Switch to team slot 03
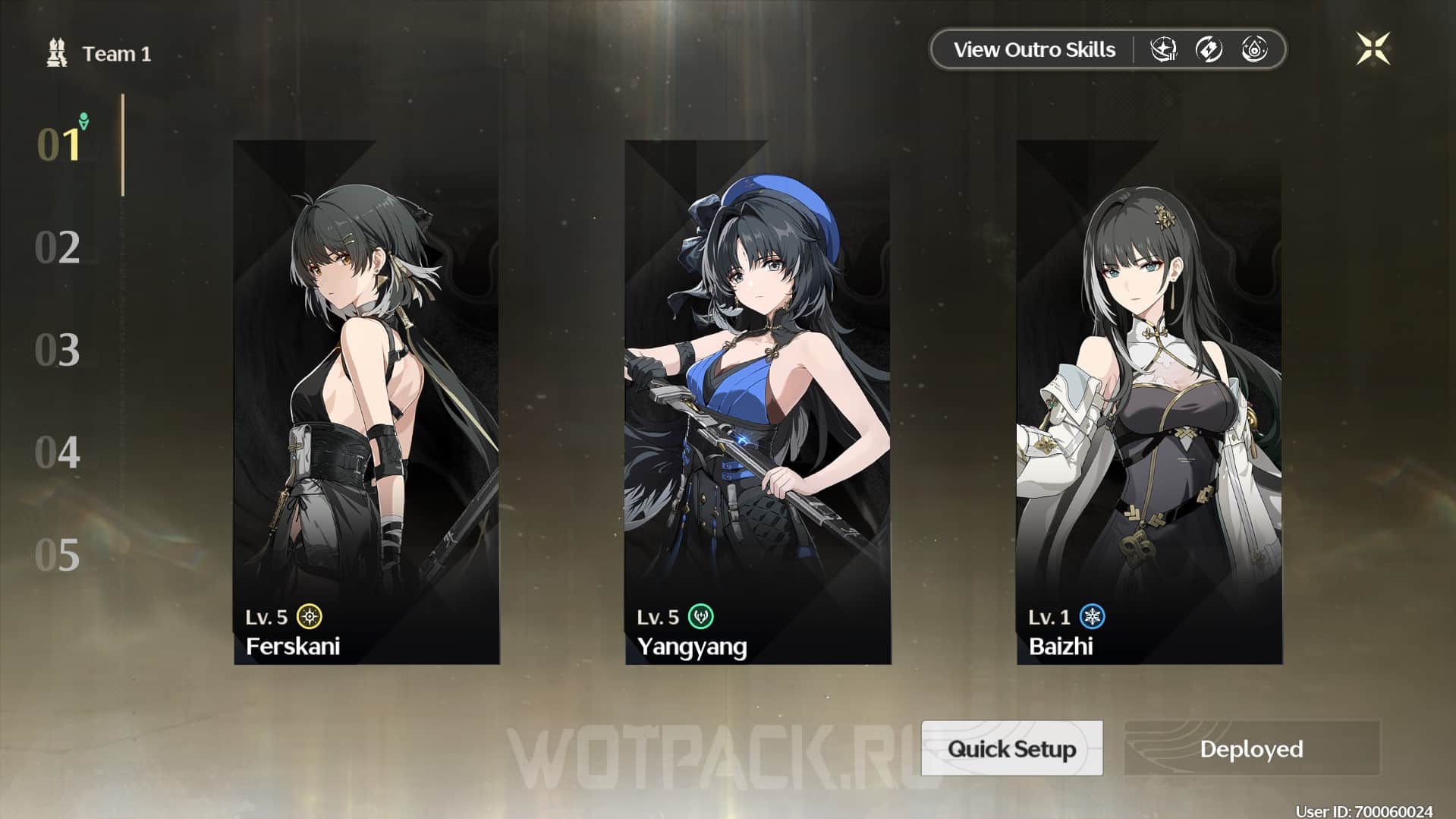 pyautogui.click(x=58, y=350)
